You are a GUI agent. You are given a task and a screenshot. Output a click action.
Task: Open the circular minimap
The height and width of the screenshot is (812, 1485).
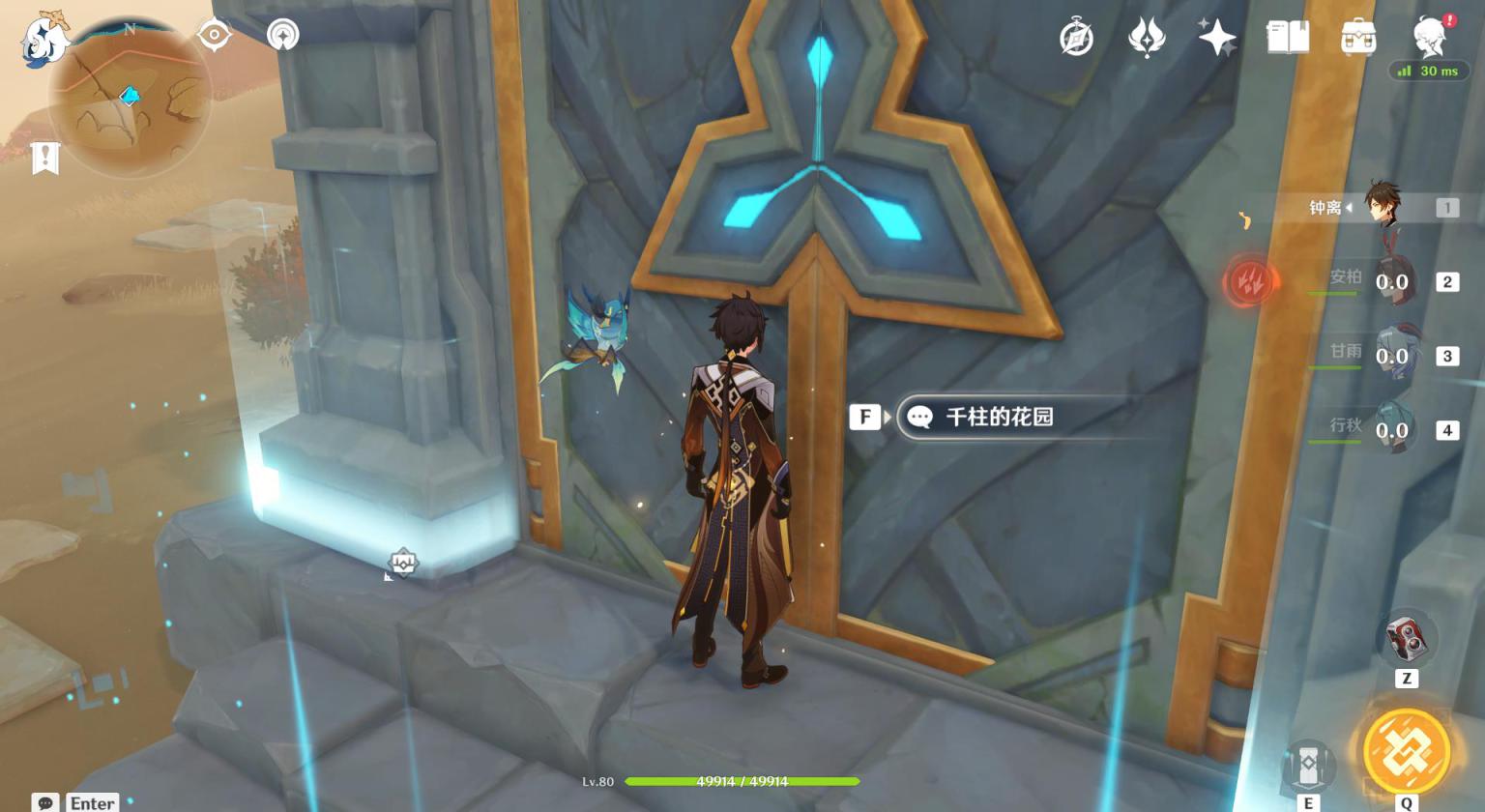point(129,97)
